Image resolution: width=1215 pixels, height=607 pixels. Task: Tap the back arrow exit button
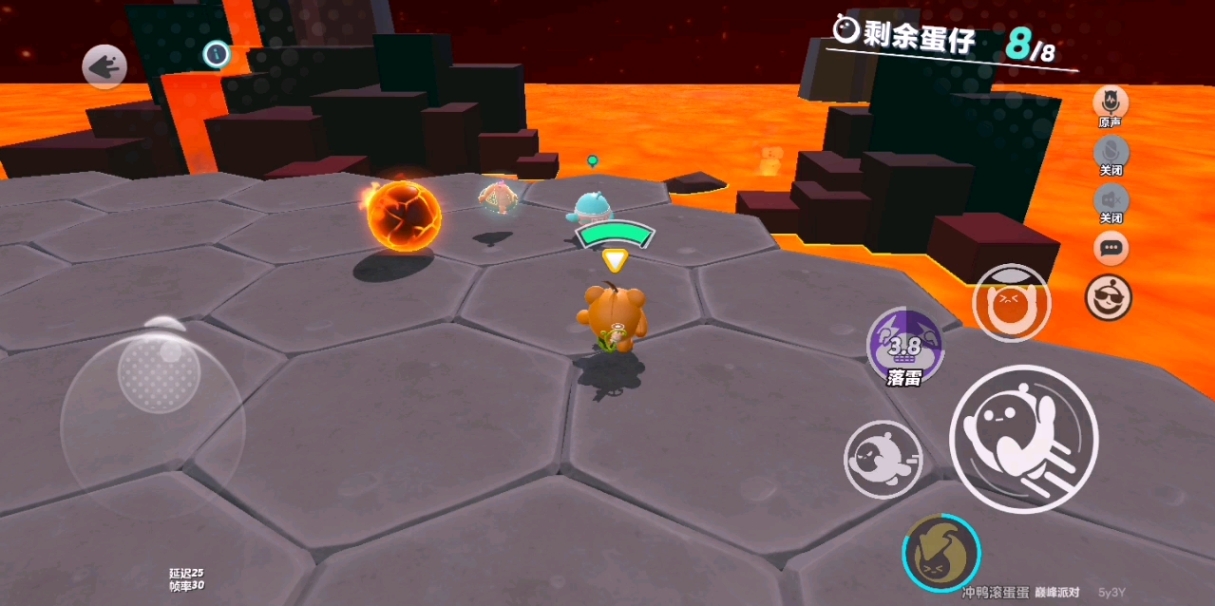104,67
